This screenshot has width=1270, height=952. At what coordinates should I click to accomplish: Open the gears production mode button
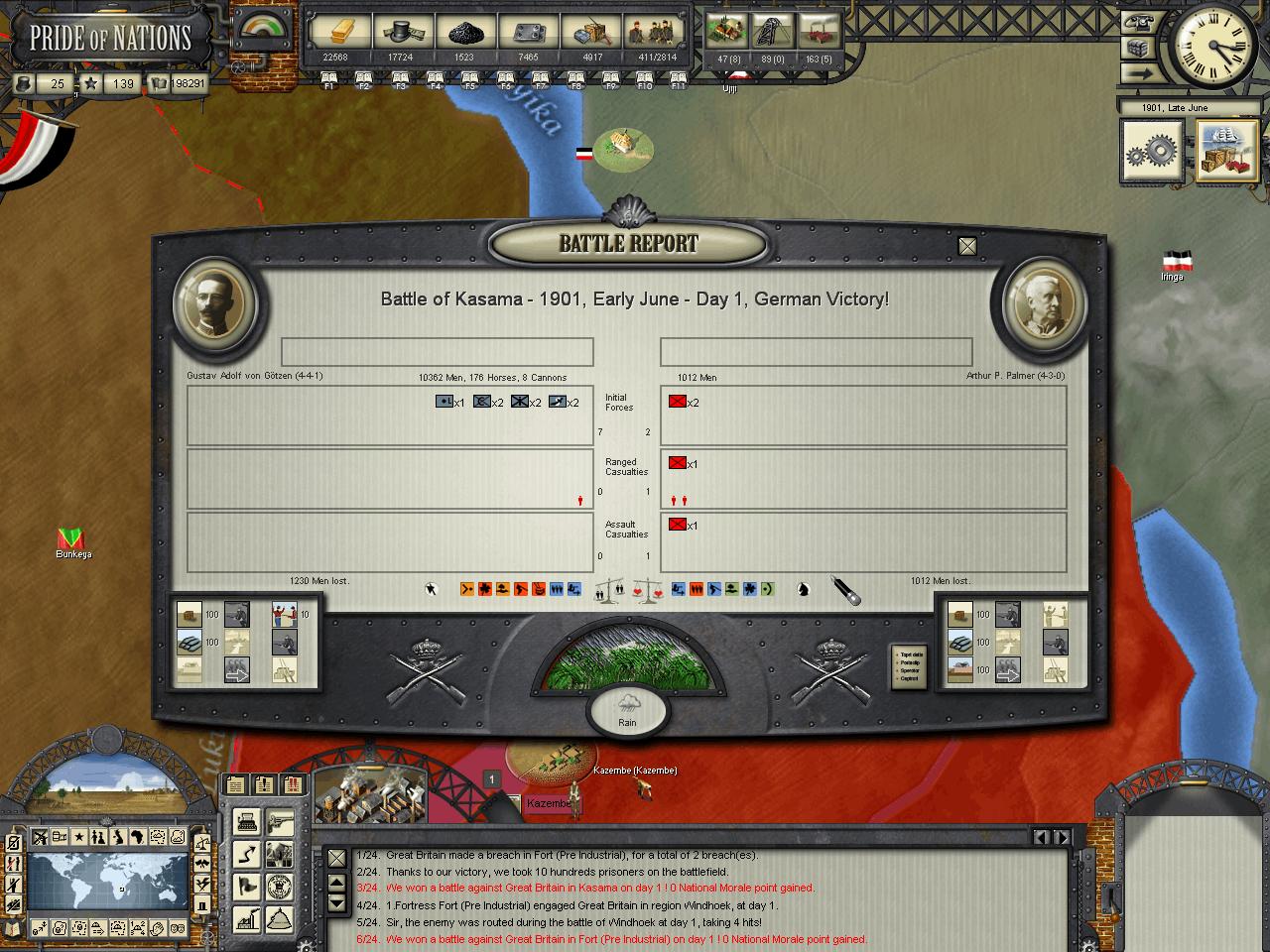1152,152
